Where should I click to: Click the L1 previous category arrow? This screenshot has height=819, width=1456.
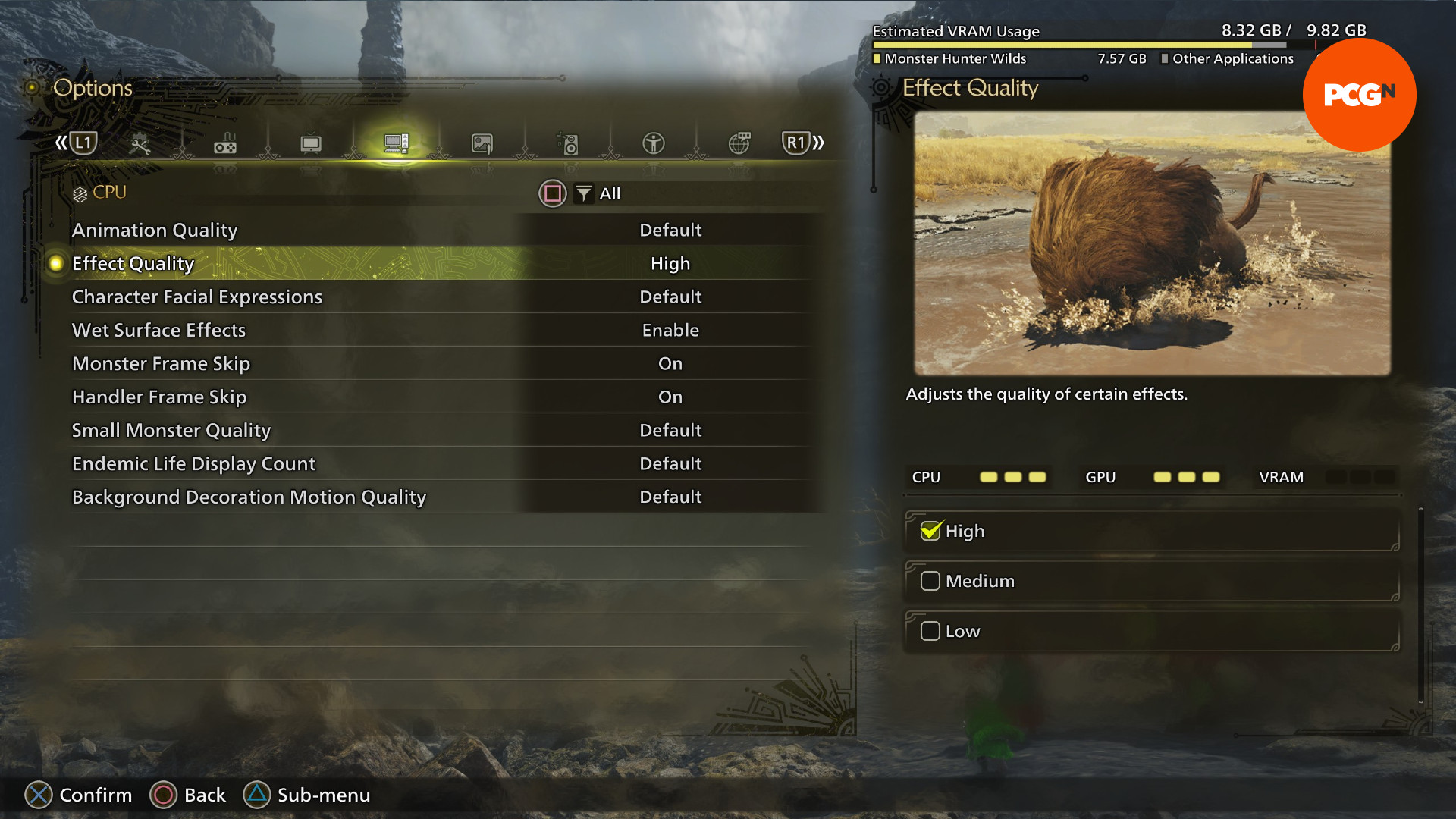(x=82, y=142)
